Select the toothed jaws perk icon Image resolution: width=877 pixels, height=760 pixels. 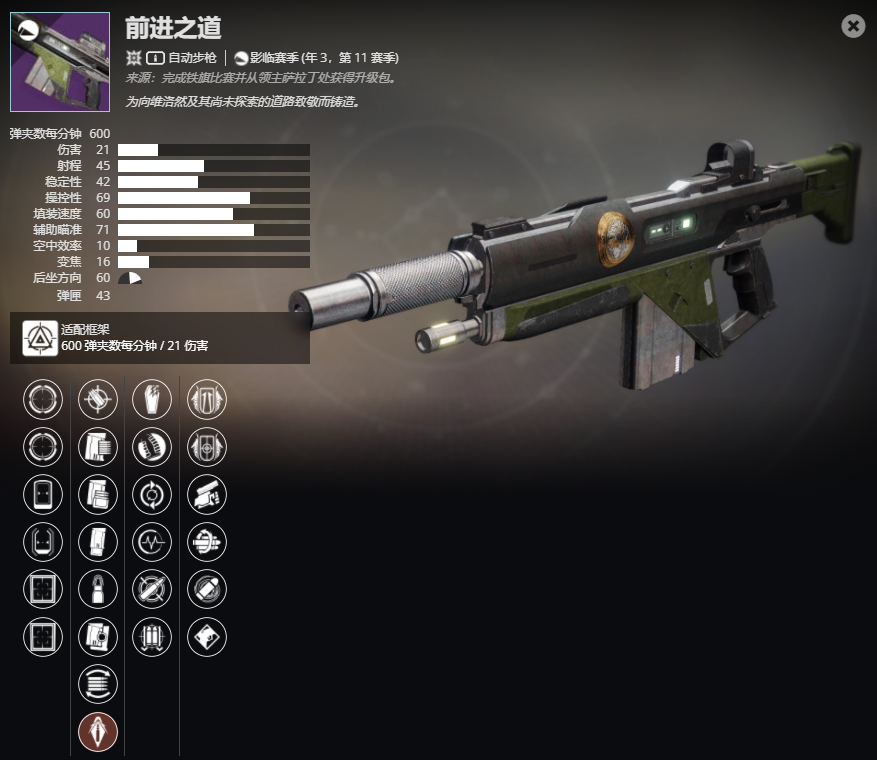tap(152, 446)
